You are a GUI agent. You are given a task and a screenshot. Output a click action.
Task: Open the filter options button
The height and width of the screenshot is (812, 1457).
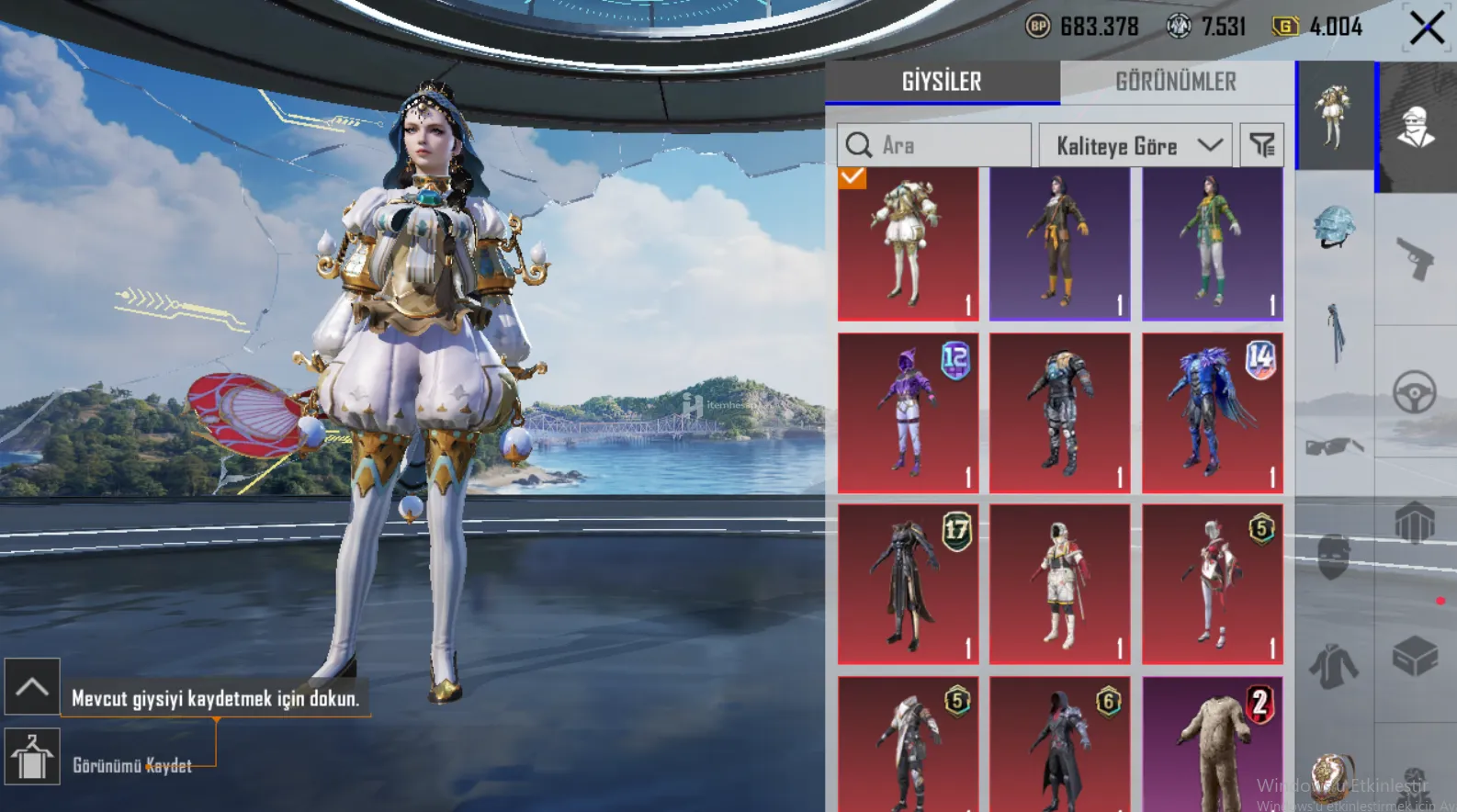pyautogui.click(x=1262, y=145)
